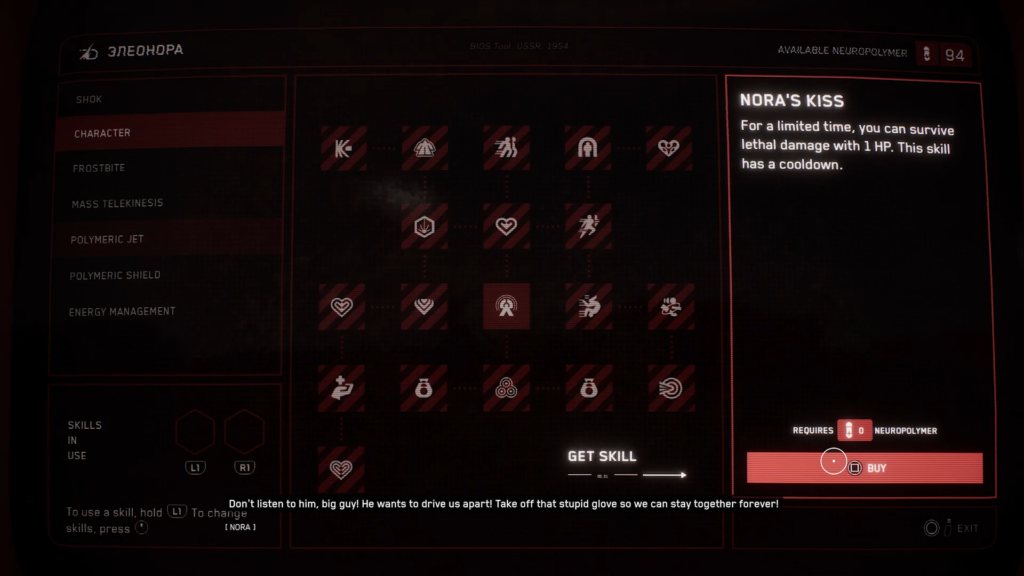1024x576 pixels.
Task: Choose the three interlocked circles skill
Action: (x=506, y=388)
